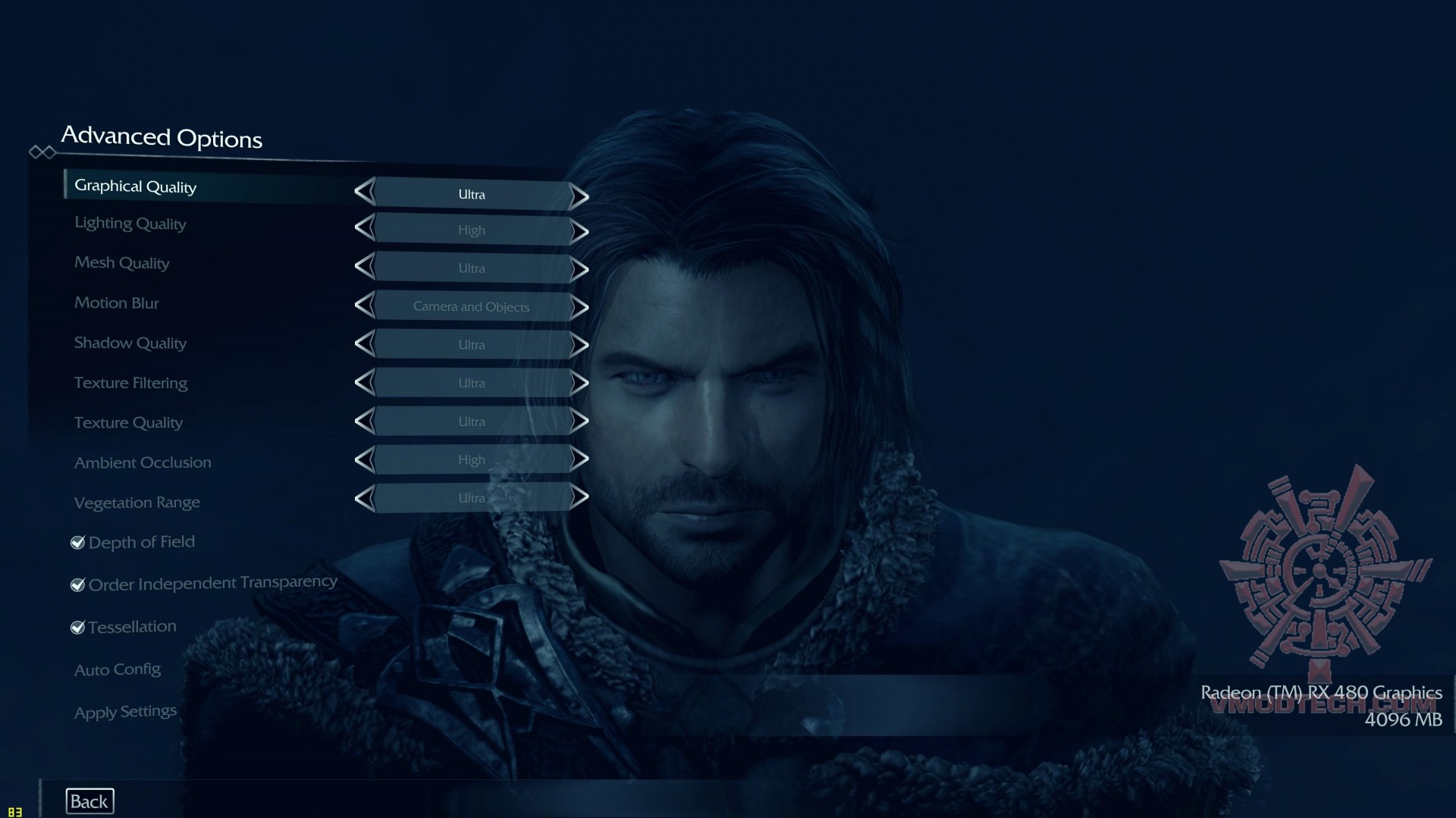Lower Shadow Quality using left arrow
This screenshot has width=1456, height=818.
coord(366,344)
